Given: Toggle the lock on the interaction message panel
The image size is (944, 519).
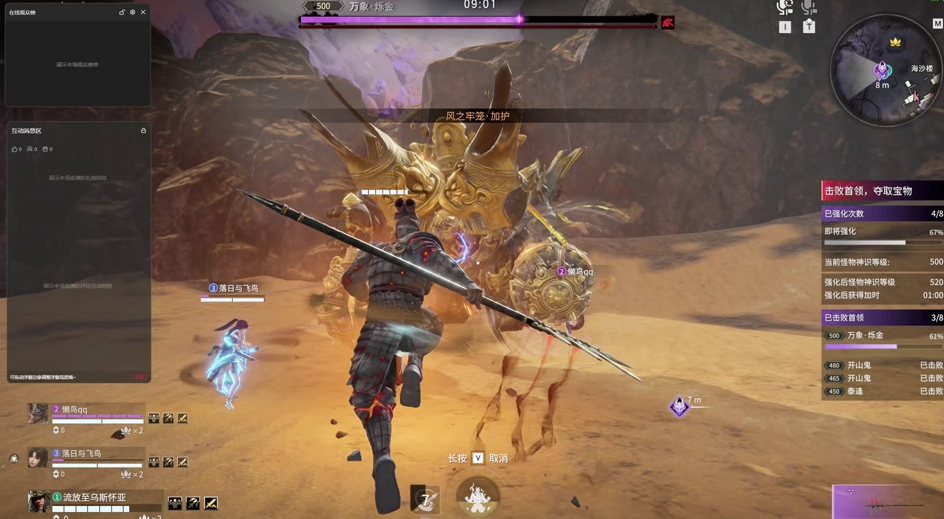Looking at the screenshot, I should [x=143, y=131].
